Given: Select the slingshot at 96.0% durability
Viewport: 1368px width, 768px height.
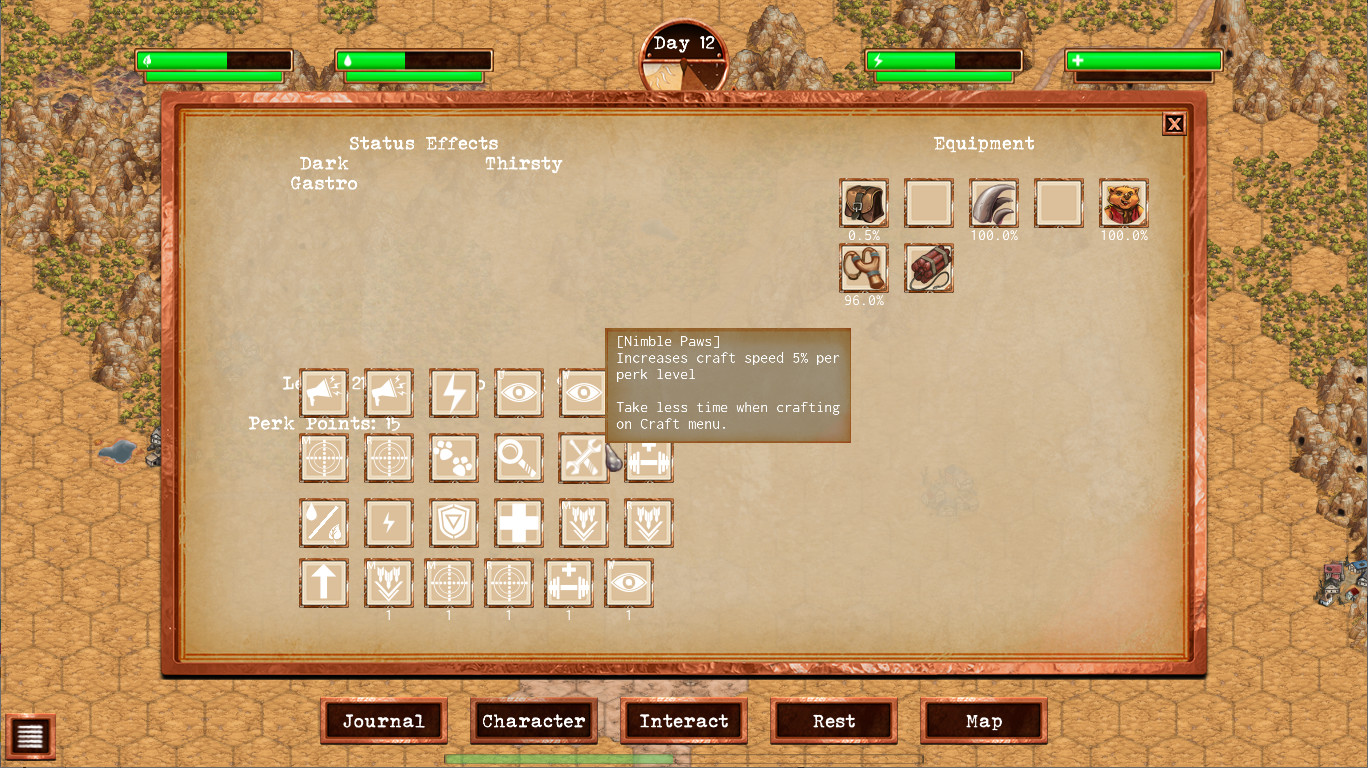Looking at the screenshot, I should tap(863, 268).
